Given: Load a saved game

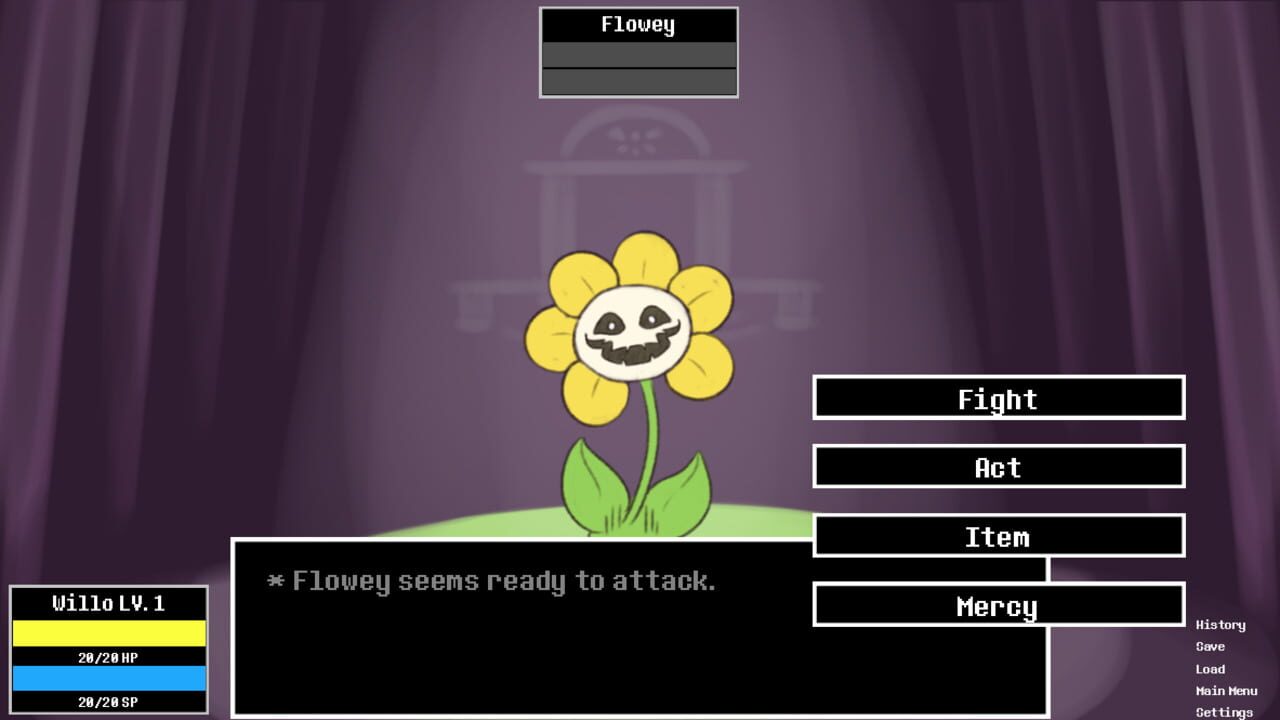Looking at the screenshot, I should point(1211,668).
